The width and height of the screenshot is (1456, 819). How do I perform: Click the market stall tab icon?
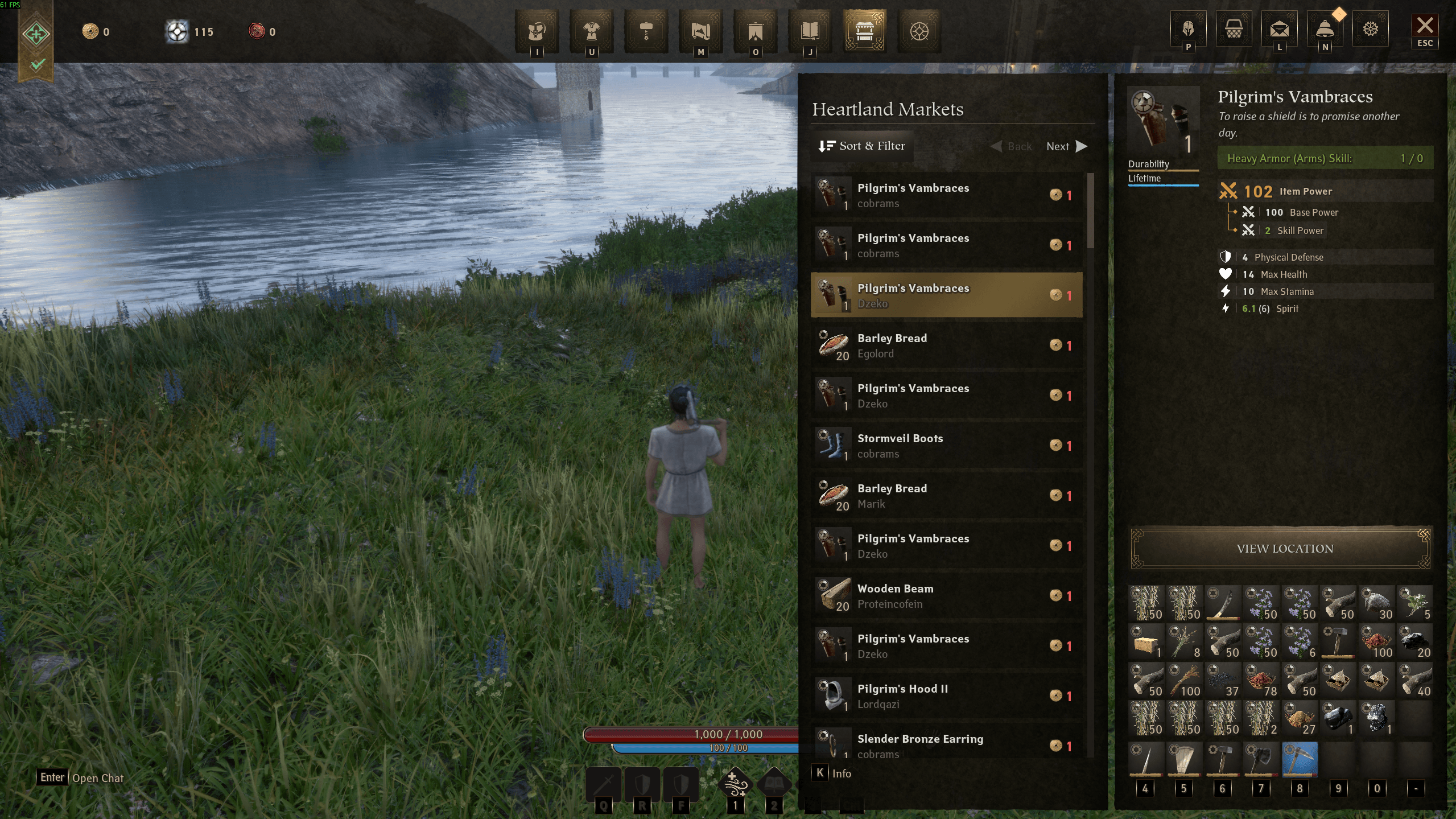[x=864, y=31]
